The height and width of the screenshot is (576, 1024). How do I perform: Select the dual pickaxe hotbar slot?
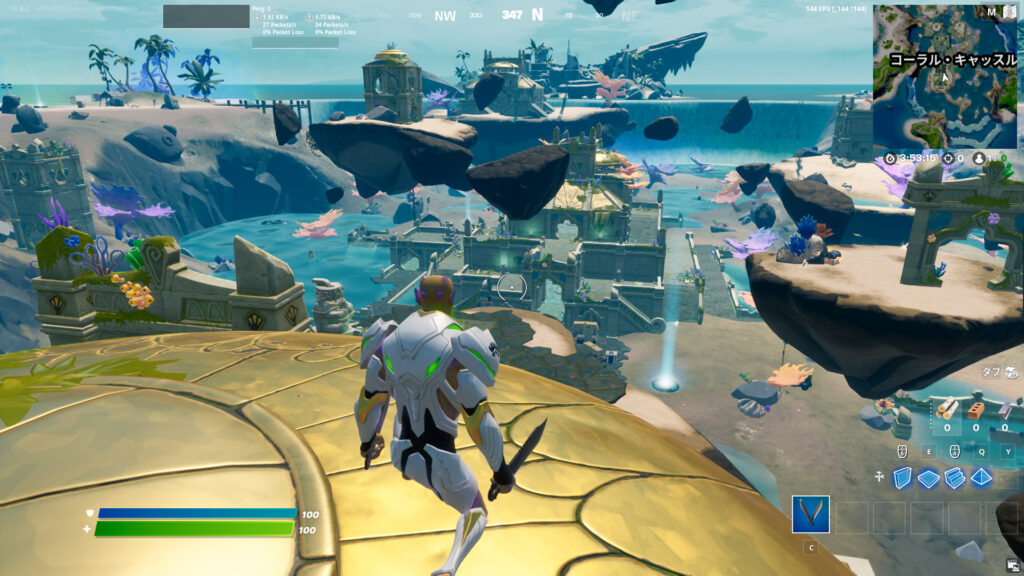(x=811, y=514)
